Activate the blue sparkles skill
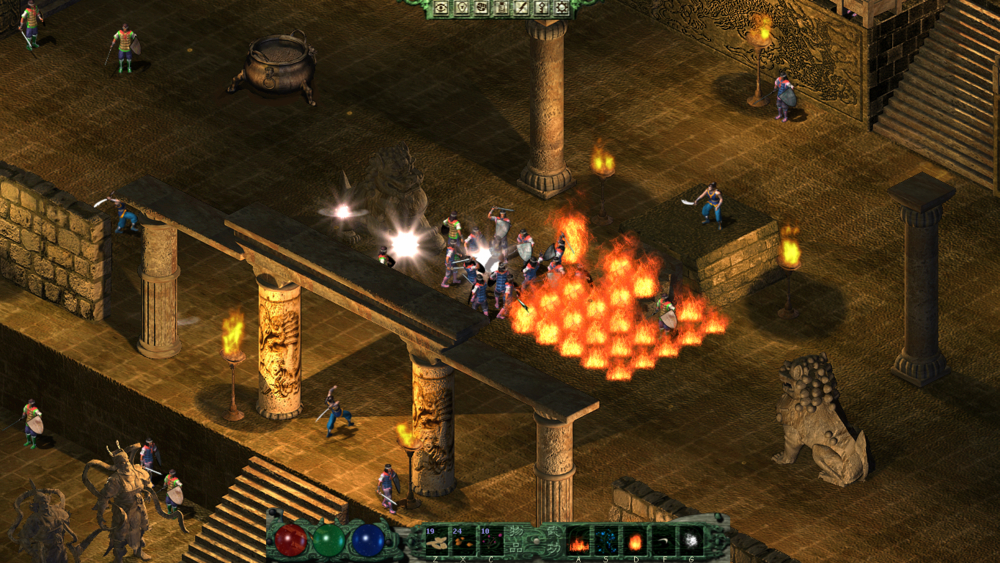This screenshot has width=1000, height=563. point(607,541)
